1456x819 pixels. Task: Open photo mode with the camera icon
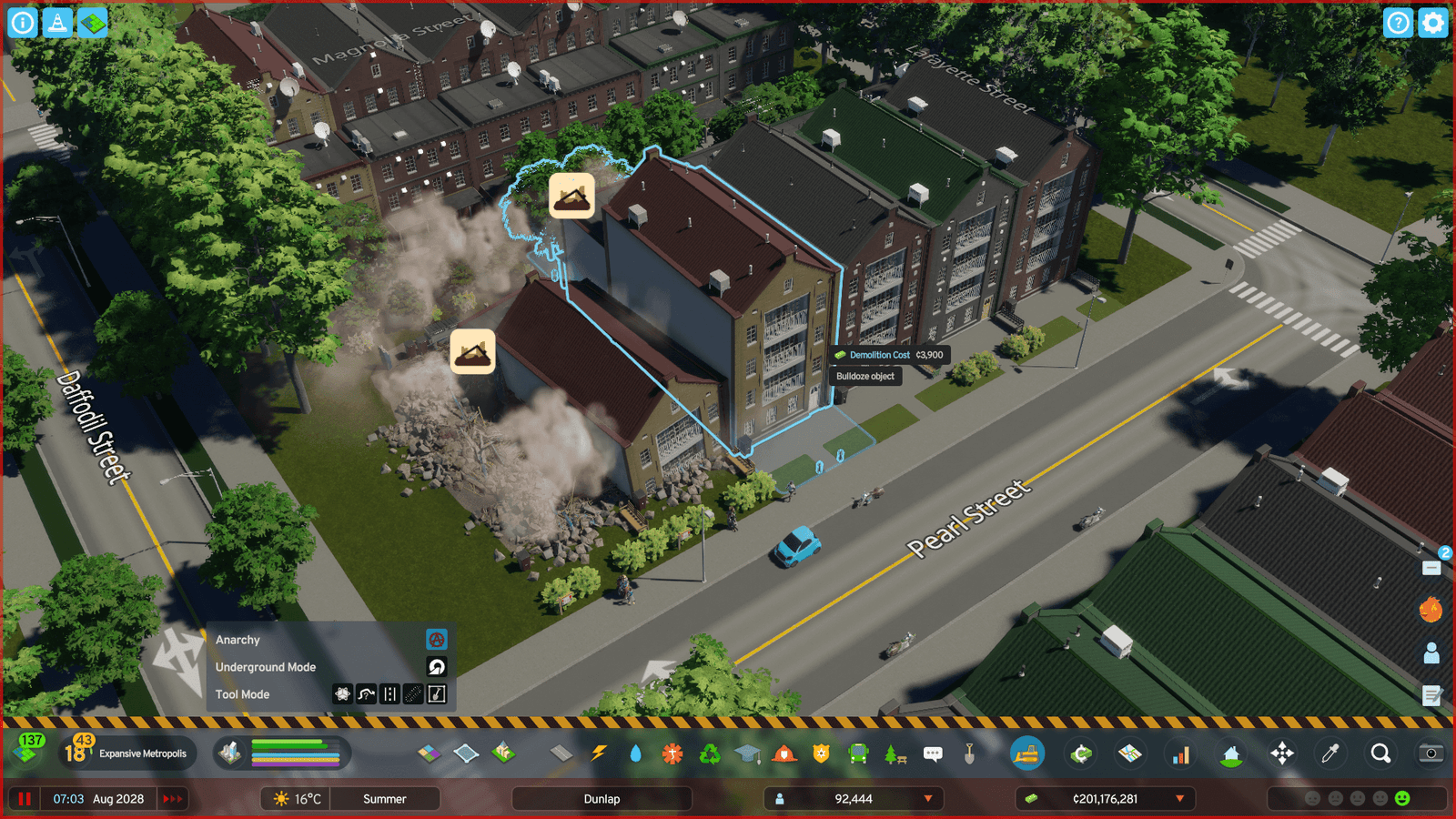[1431, 753]
